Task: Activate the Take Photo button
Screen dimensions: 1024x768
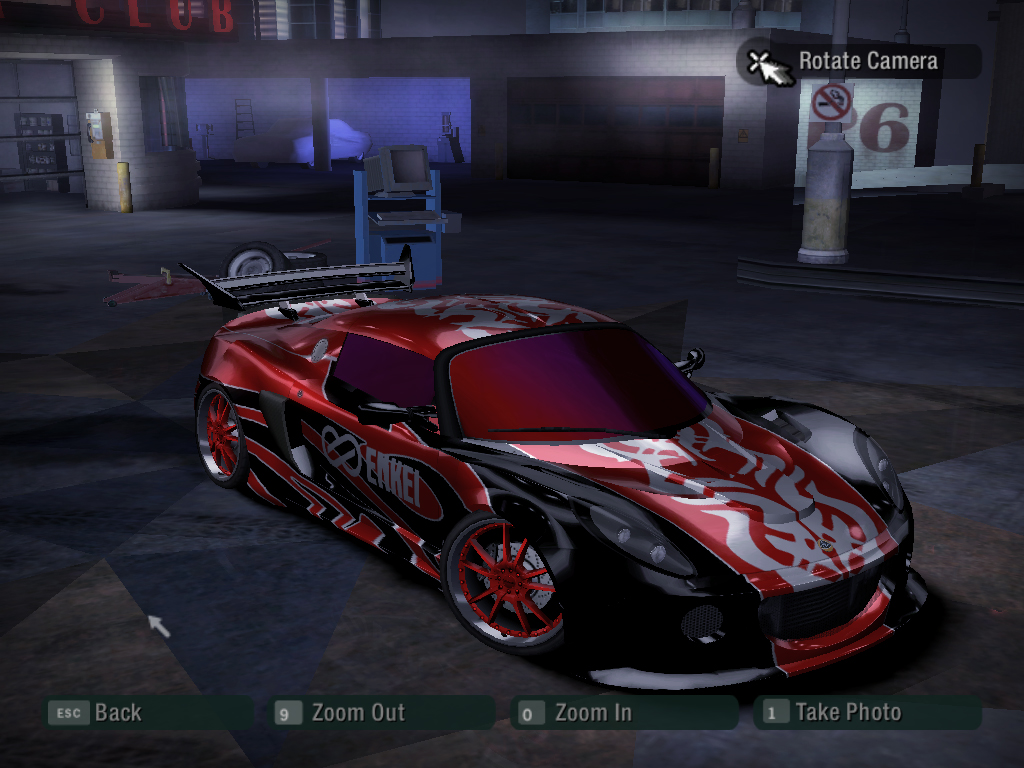Action: click(x=847, y=712)
